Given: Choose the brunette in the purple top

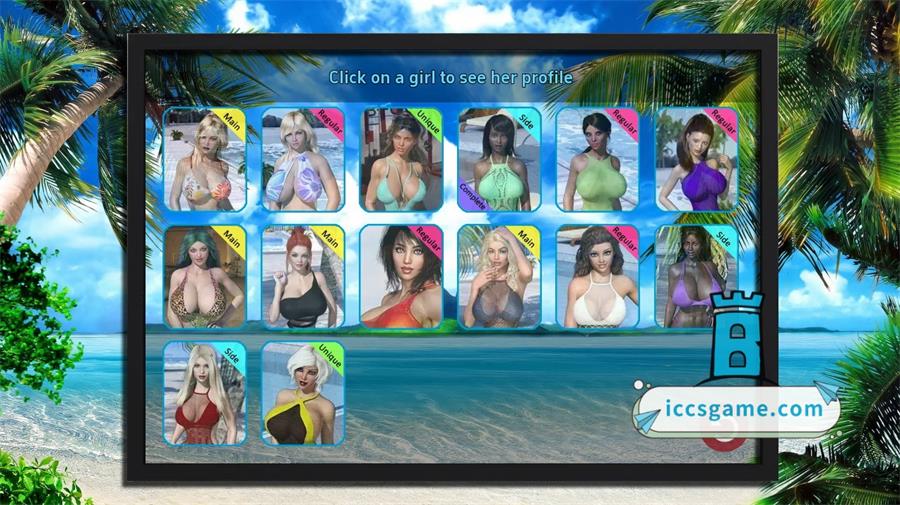Looking at the screenshot, I should (x=696, y=160).
